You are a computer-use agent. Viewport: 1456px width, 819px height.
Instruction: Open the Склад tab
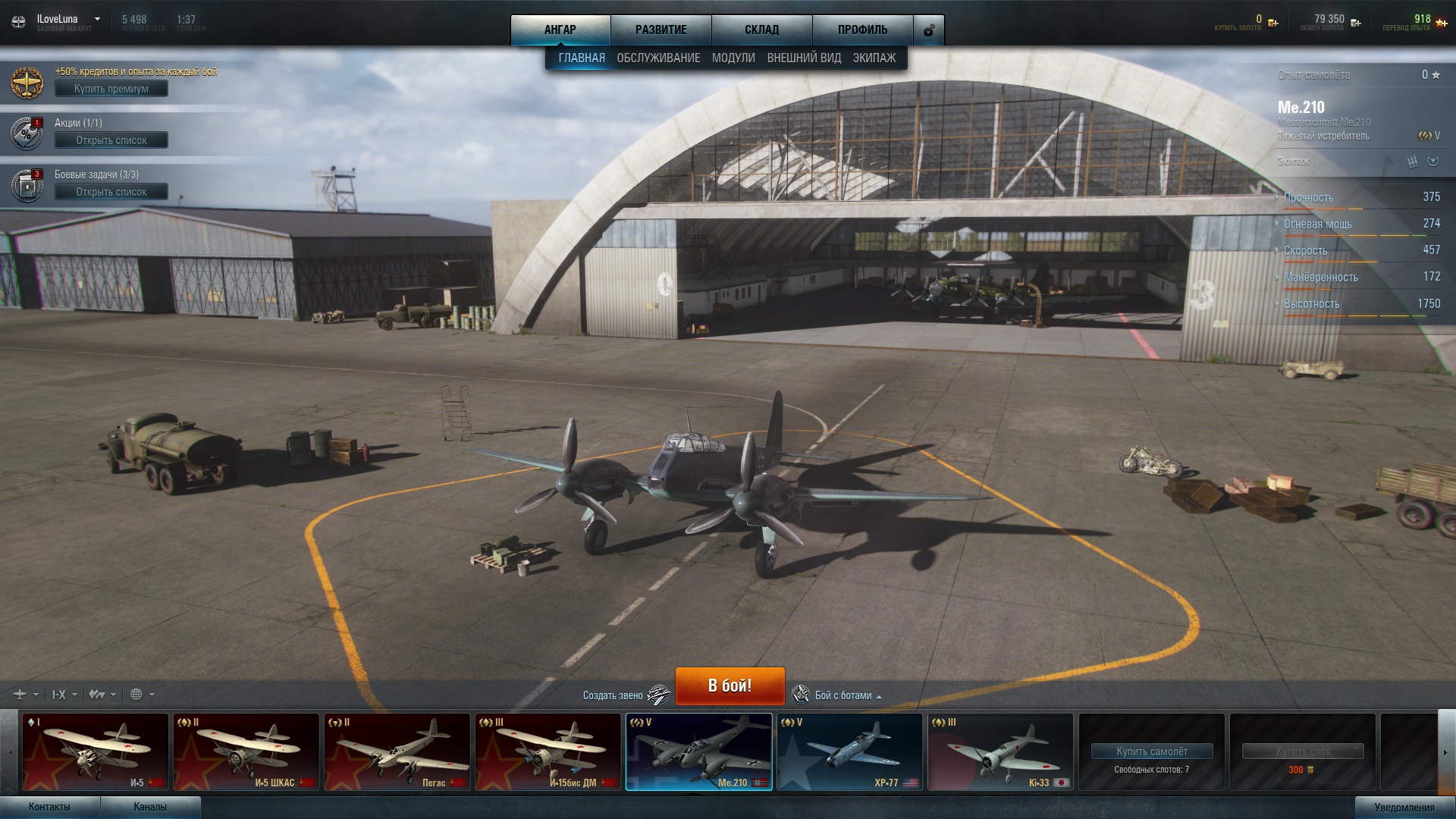click(x=761, y=30)
